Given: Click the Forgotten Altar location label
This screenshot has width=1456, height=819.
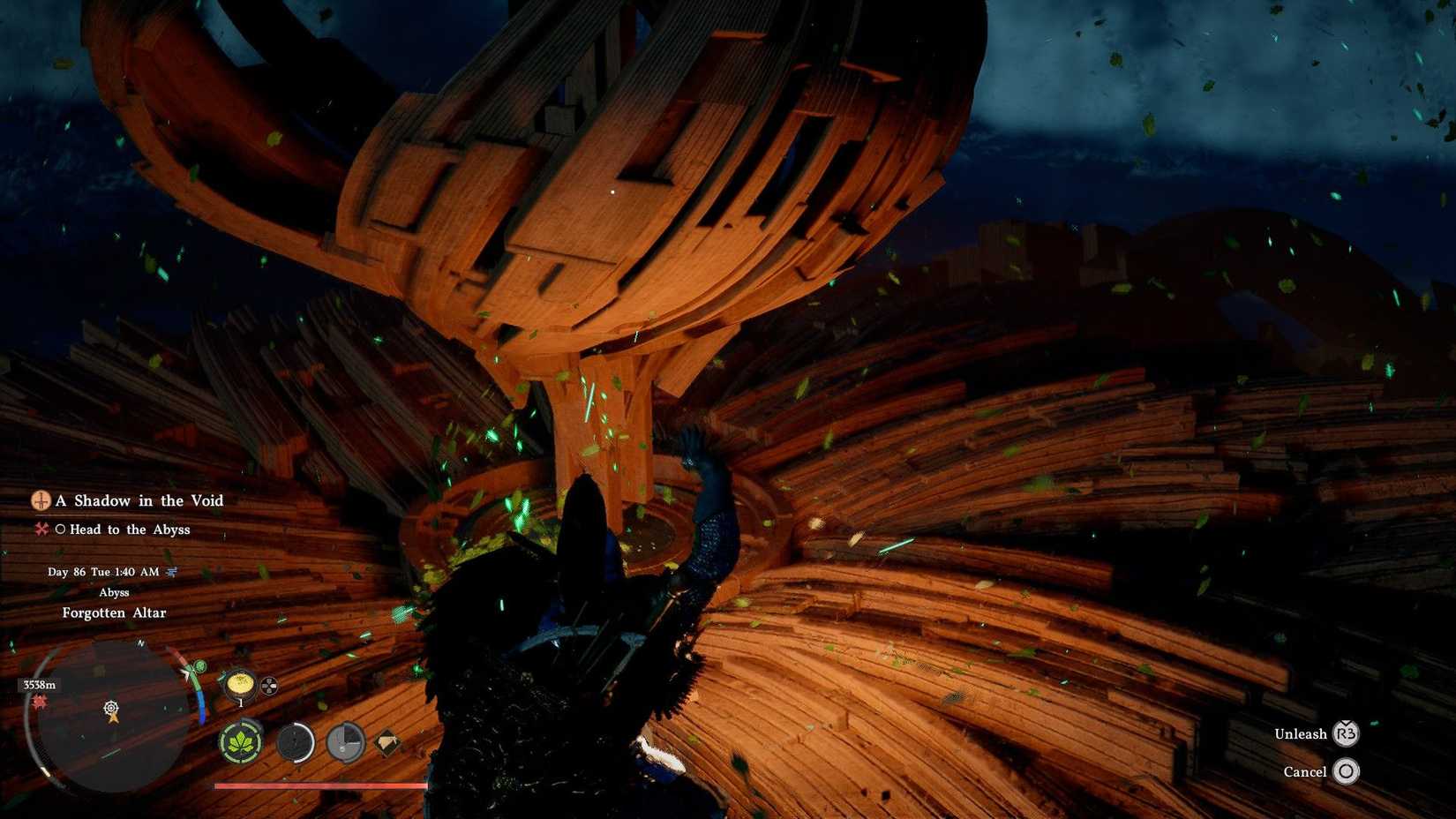Looking at the screenshot, I should [114, 612].
